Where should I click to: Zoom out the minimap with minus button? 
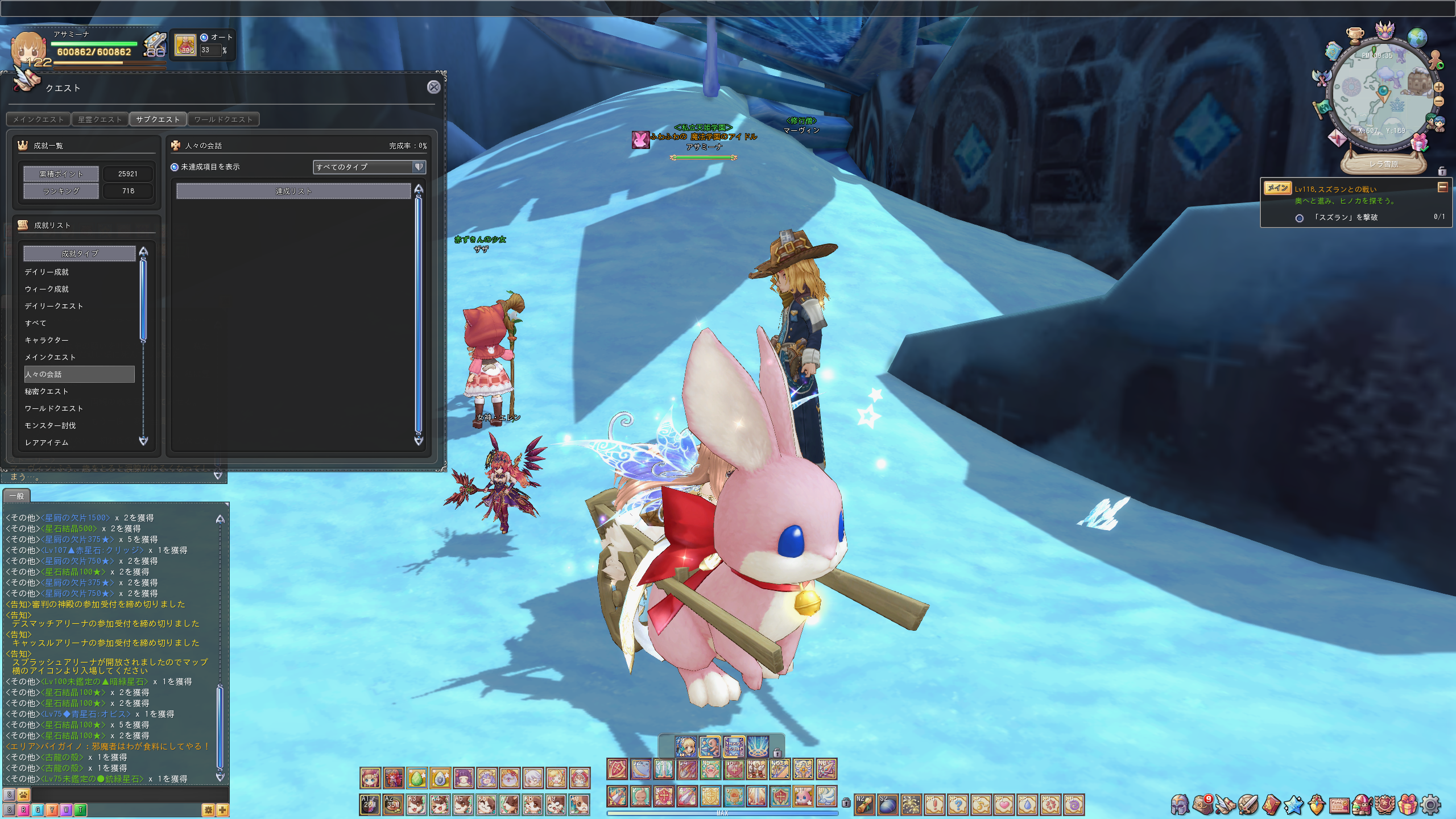[x=1439, y=102]
